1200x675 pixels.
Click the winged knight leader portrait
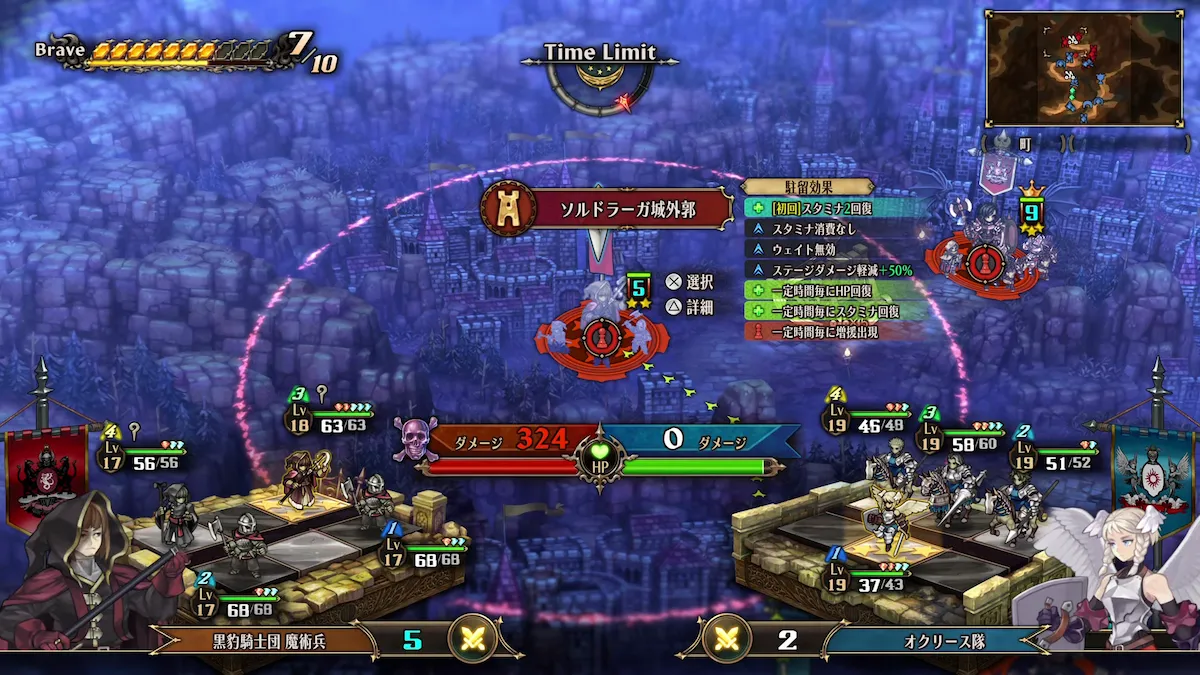[1120, 580]
